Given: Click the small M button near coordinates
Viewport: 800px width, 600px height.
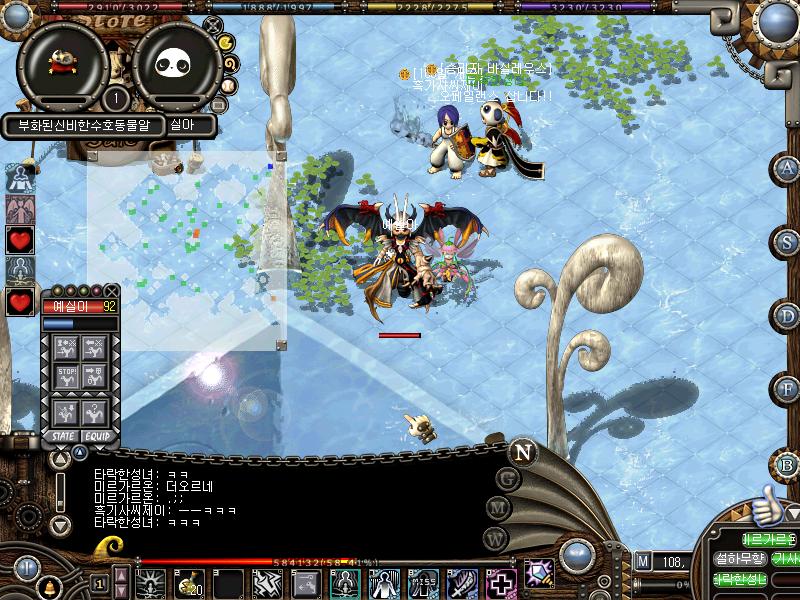Looking at the screenshot, I should [642, 561].
